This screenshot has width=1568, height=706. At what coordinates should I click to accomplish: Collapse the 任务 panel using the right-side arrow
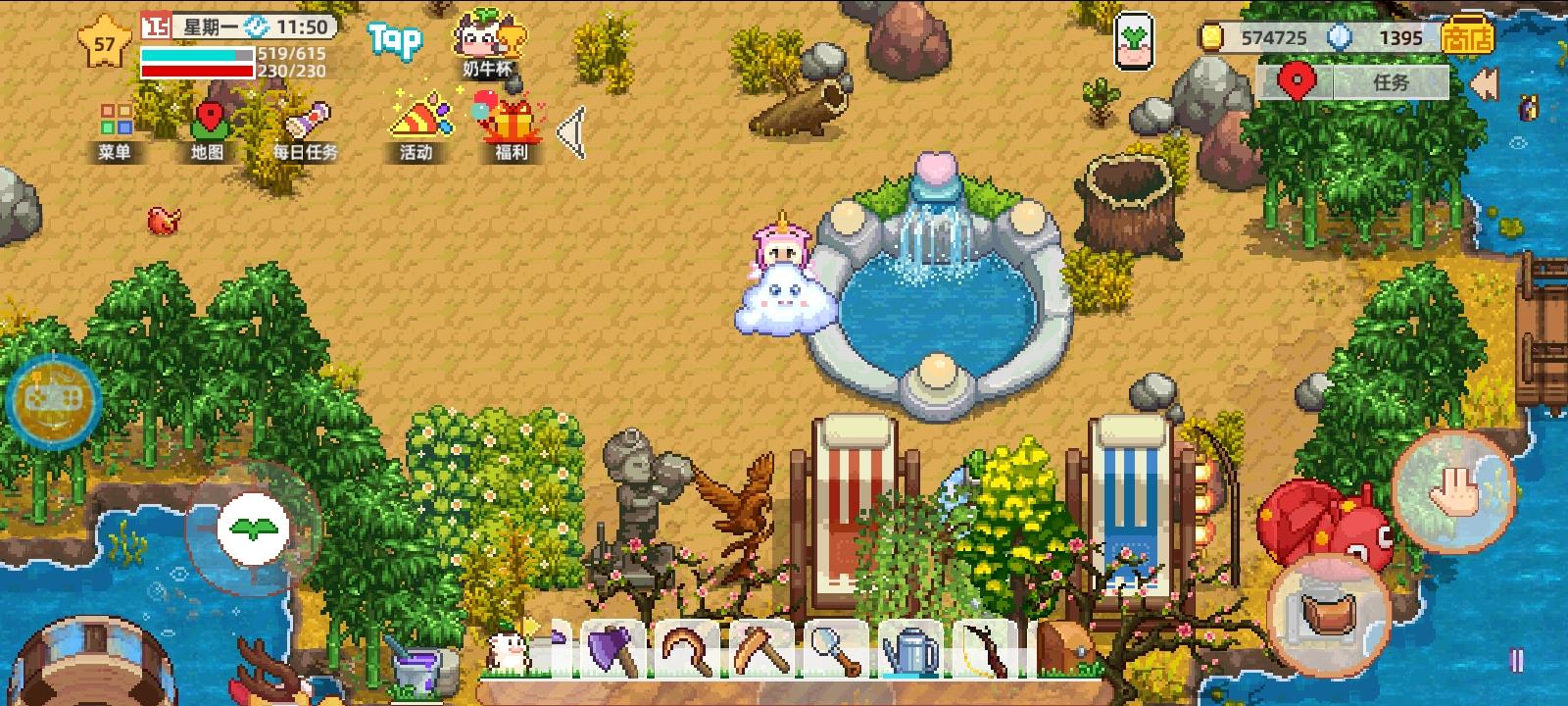pos(1487,82)
